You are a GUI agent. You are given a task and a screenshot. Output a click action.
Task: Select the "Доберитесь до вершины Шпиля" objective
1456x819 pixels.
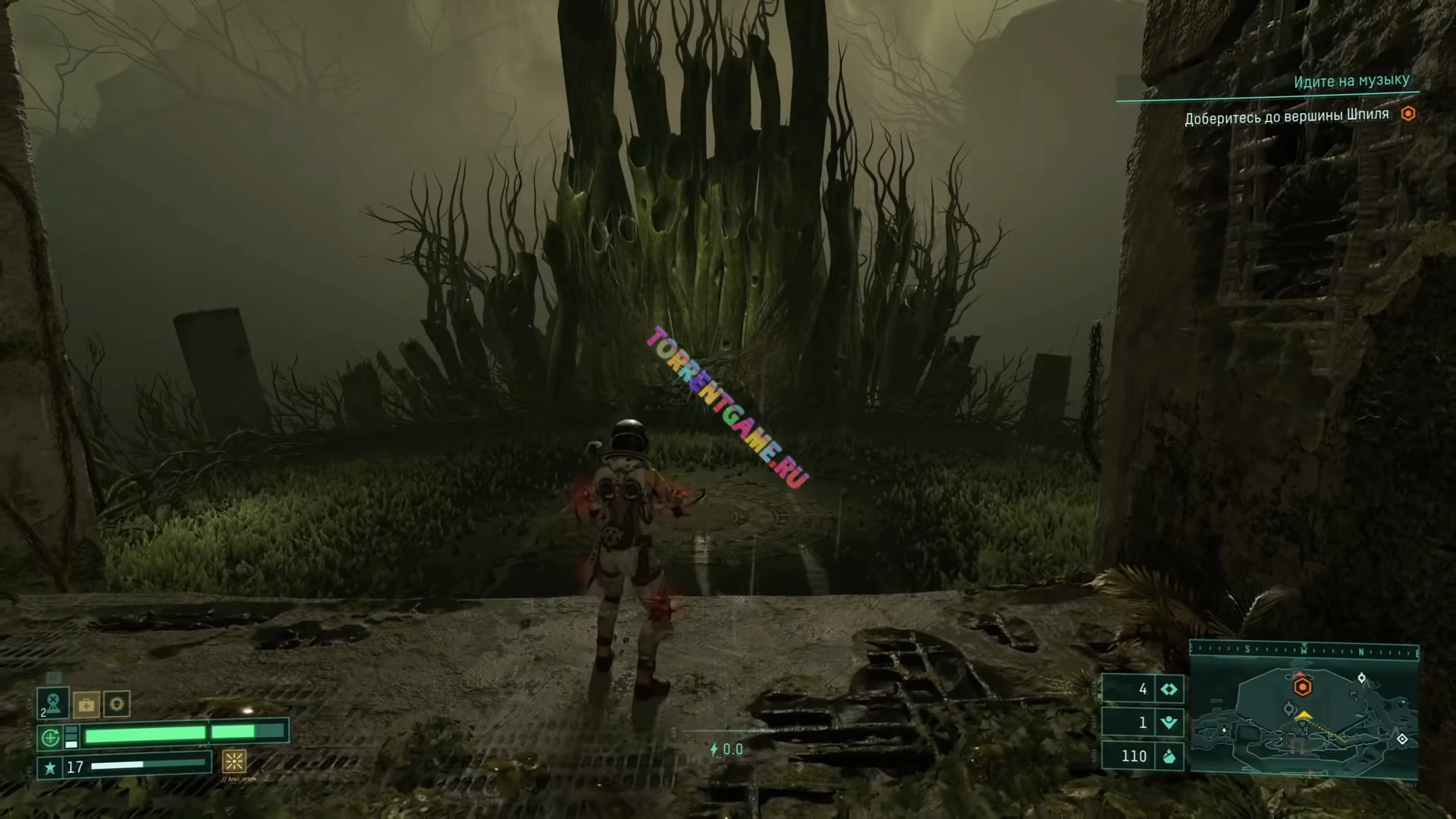(1287, 117)
